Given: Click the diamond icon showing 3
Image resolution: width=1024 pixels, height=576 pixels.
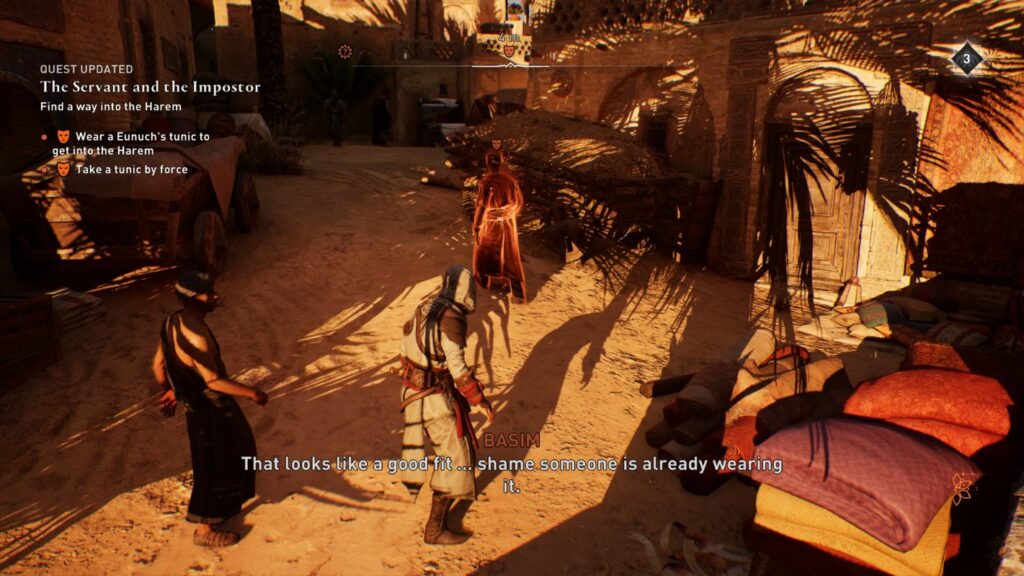Looking at the screenshot, I should 966,59.
